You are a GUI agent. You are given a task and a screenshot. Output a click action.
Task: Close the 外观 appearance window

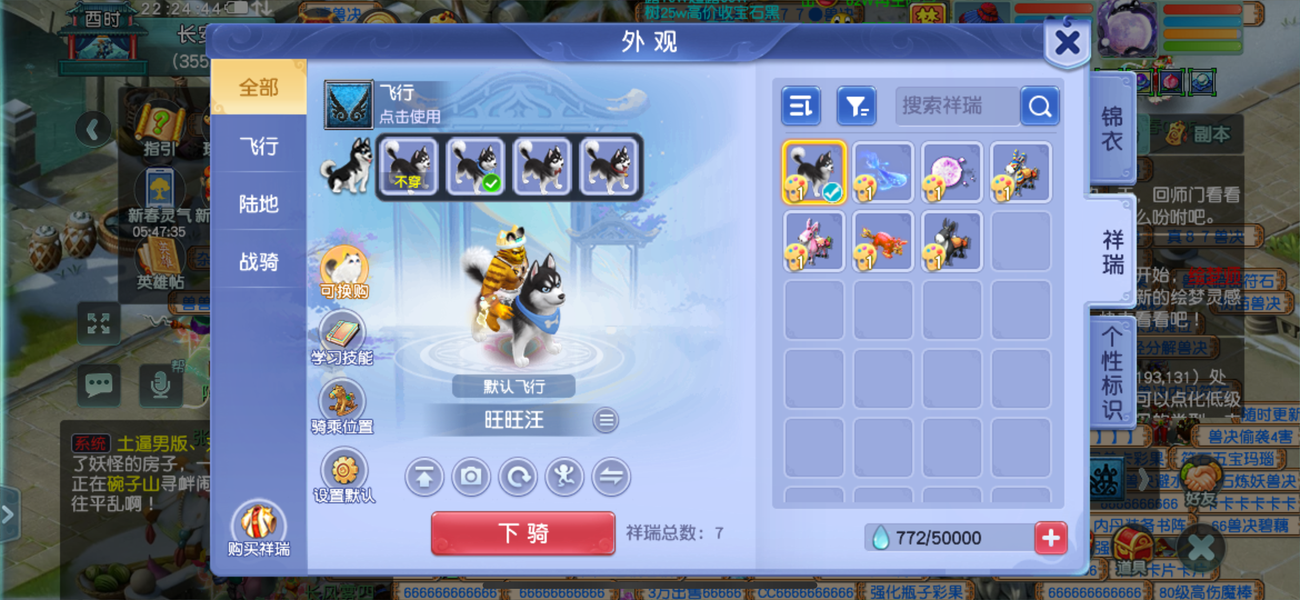(1066, 43)
